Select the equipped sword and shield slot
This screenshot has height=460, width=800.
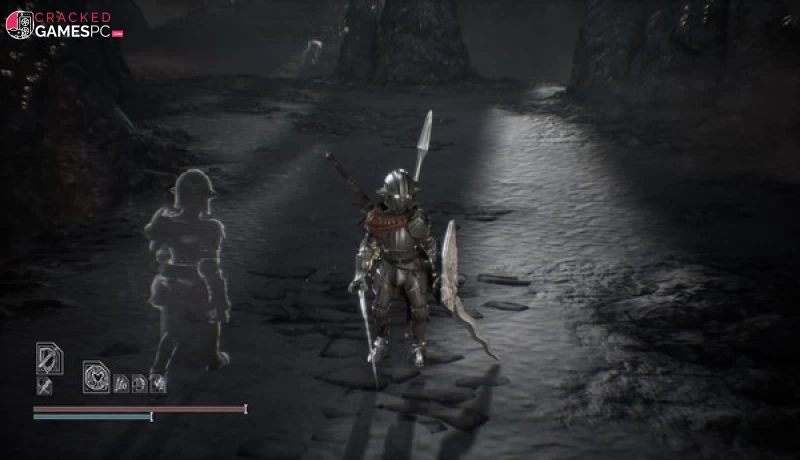click(49, 357)
